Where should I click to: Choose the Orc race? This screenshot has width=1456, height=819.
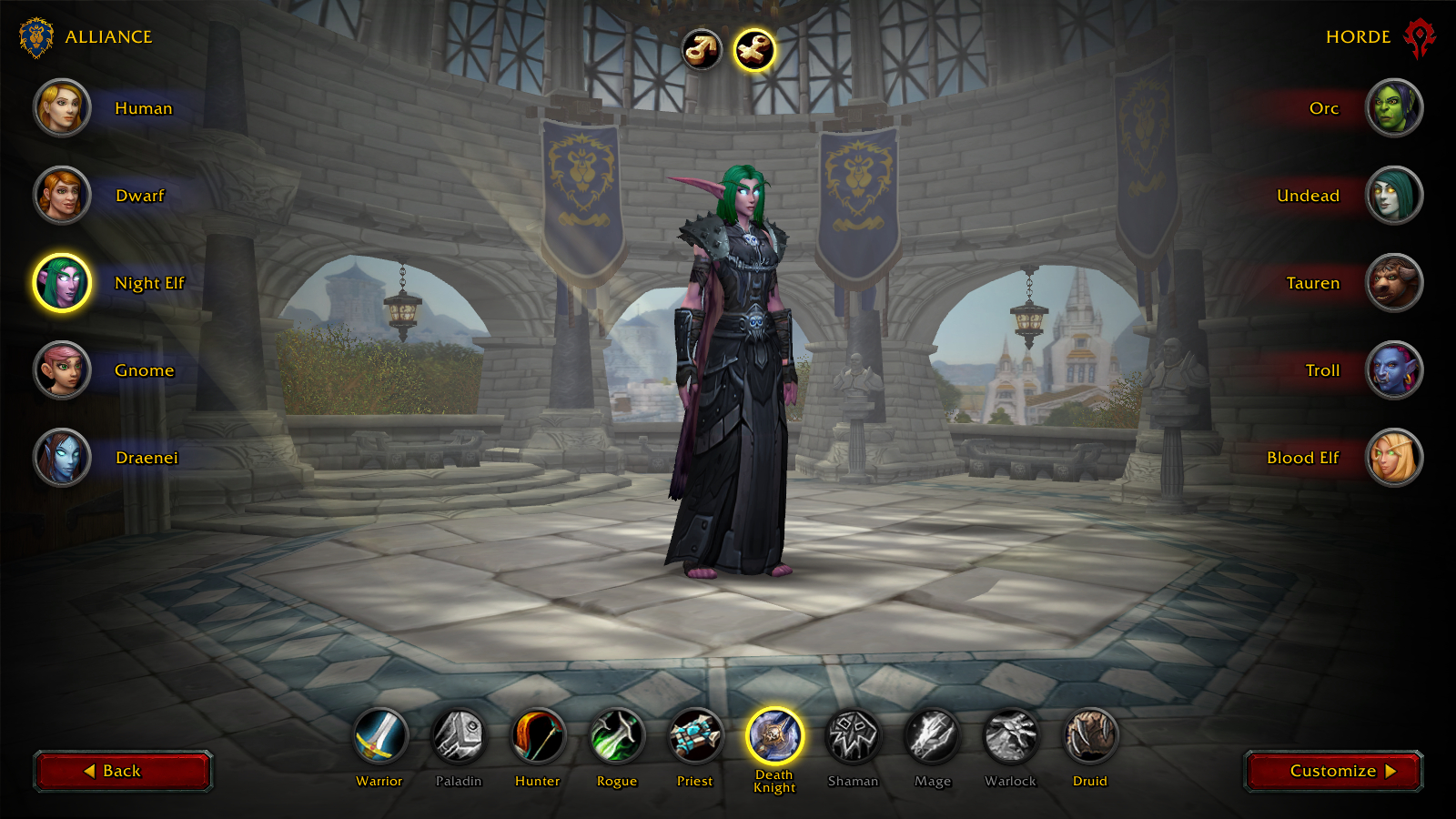tap(1394, 108)
